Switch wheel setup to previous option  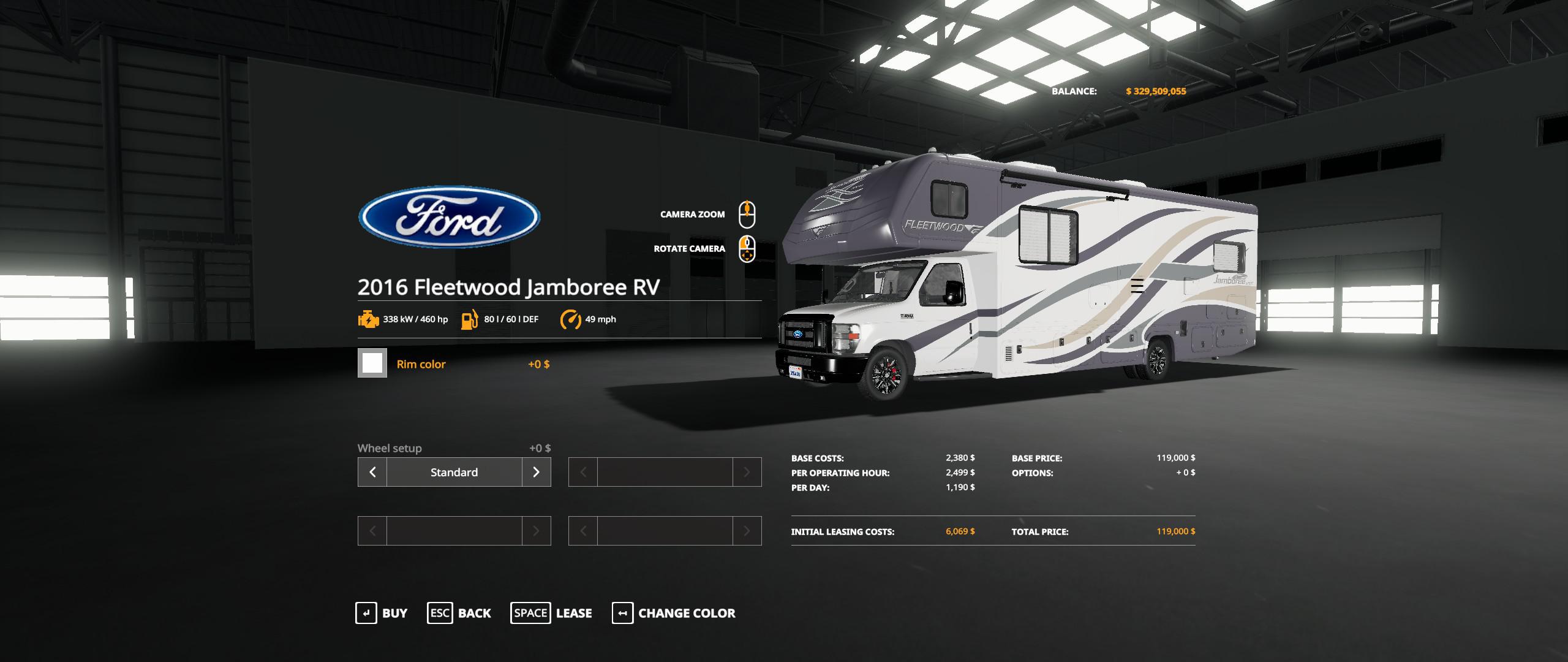coord(372,472)
